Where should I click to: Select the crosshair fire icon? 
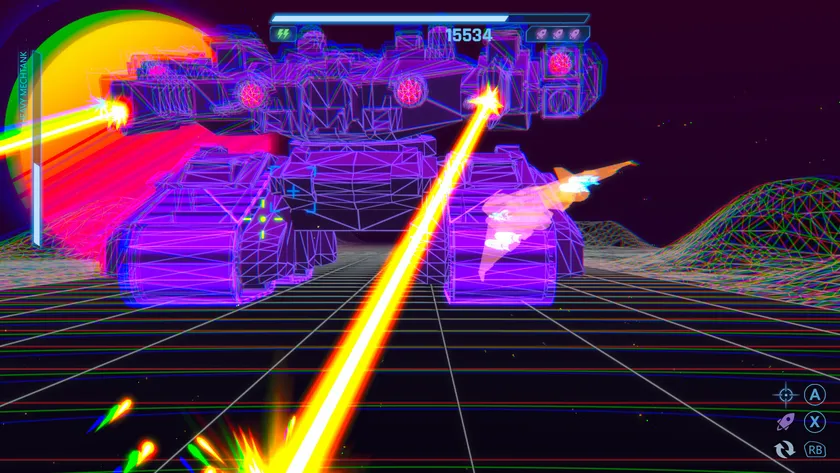(x=785, y=394)
